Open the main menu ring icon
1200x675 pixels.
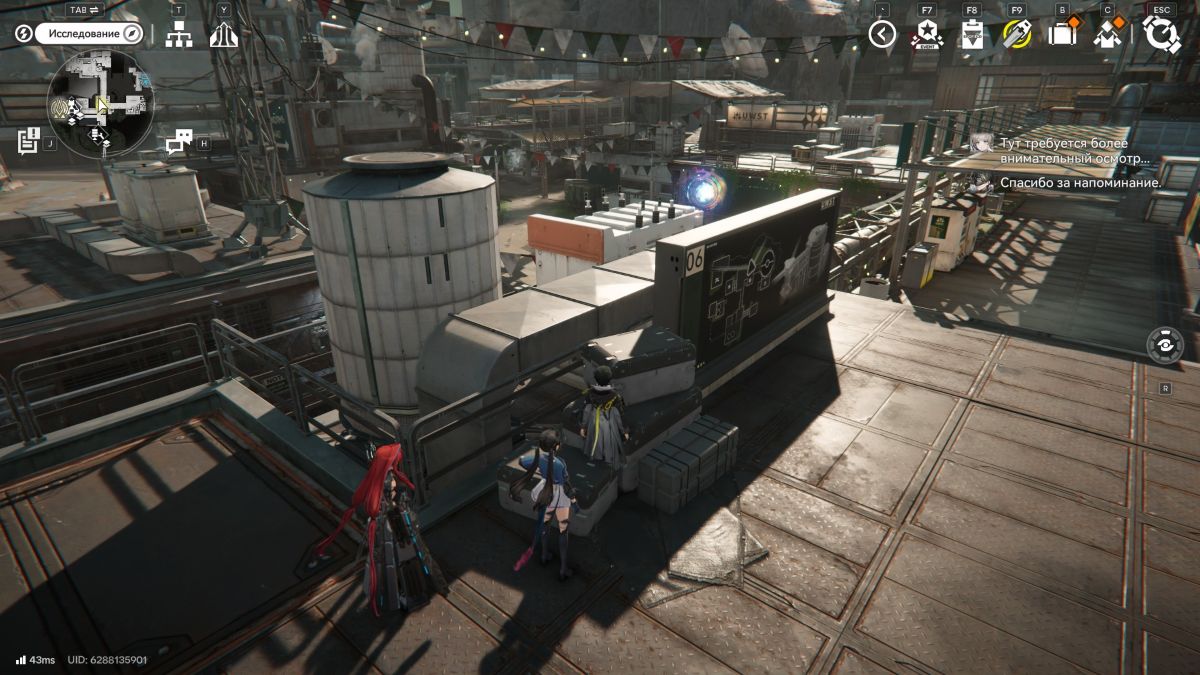1161,34
